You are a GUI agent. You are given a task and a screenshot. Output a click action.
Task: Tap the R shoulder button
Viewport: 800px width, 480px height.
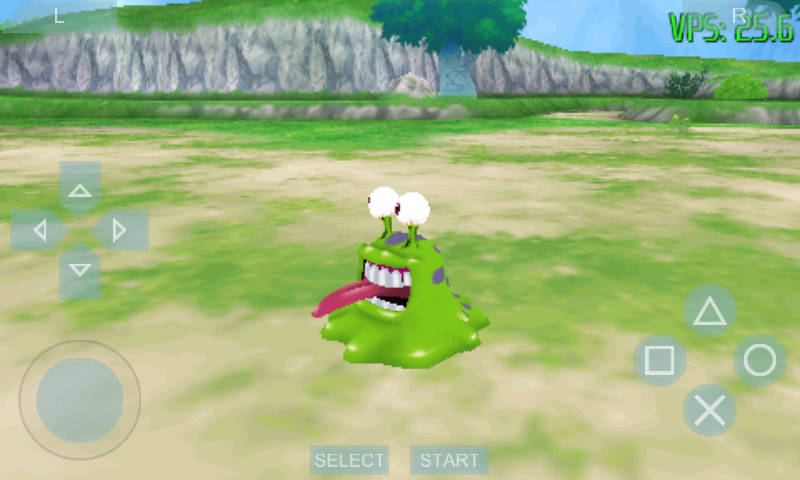(739, 15)
